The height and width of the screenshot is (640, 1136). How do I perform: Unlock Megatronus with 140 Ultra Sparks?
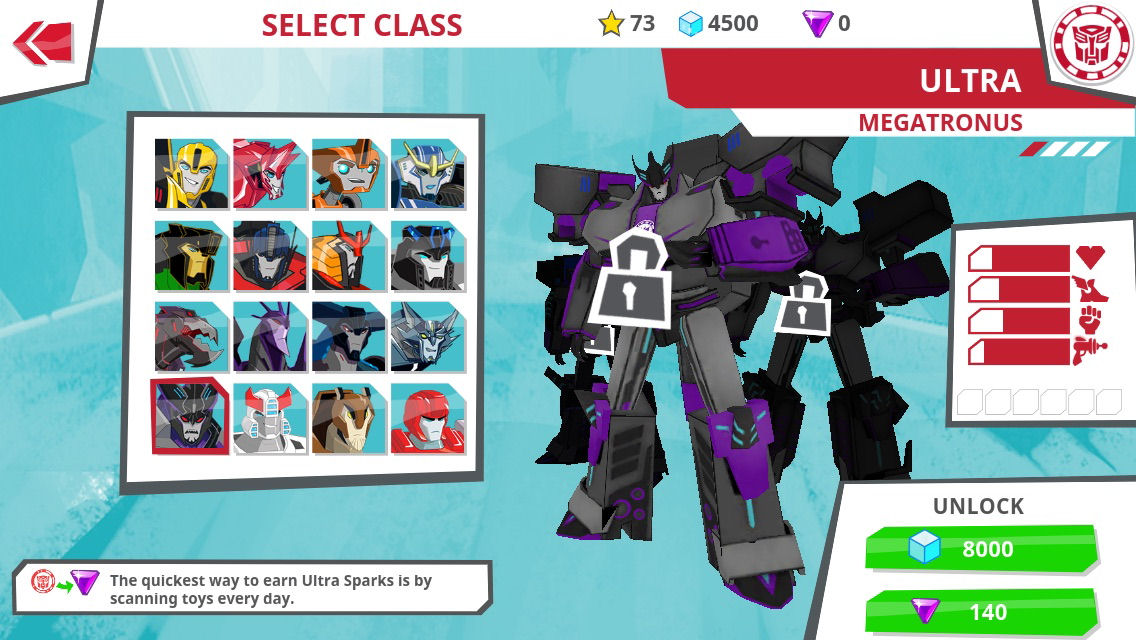point(982,611)
